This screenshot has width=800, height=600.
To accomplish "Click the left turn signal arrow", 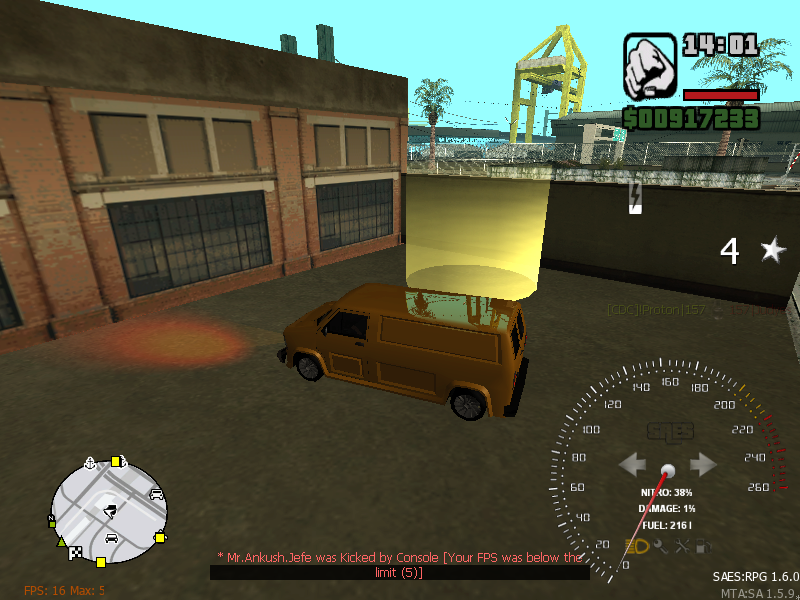I will click(x=633, y=465).
